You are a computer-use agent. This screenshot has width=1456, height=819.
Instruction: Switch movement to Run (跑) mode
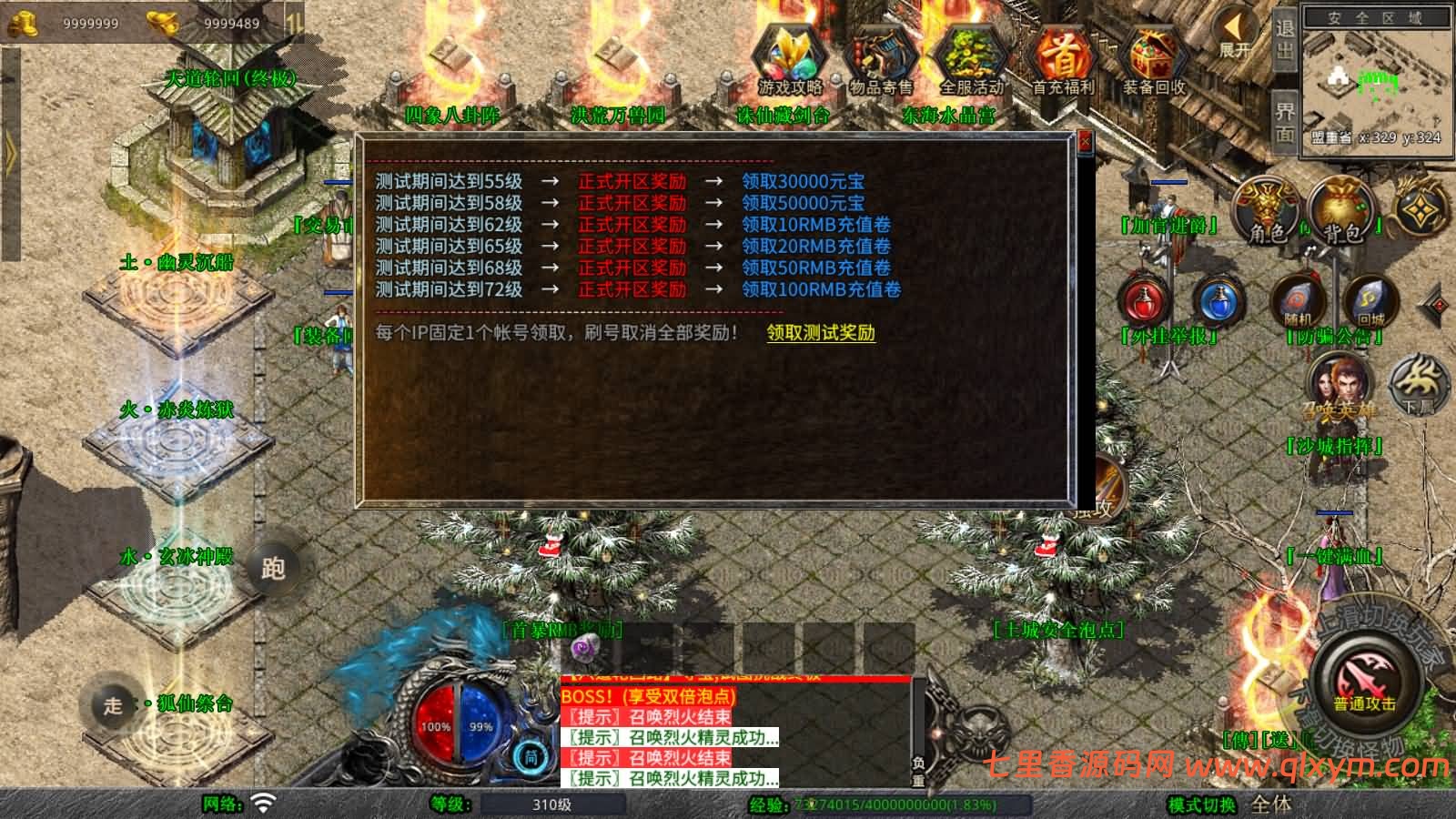273,569
